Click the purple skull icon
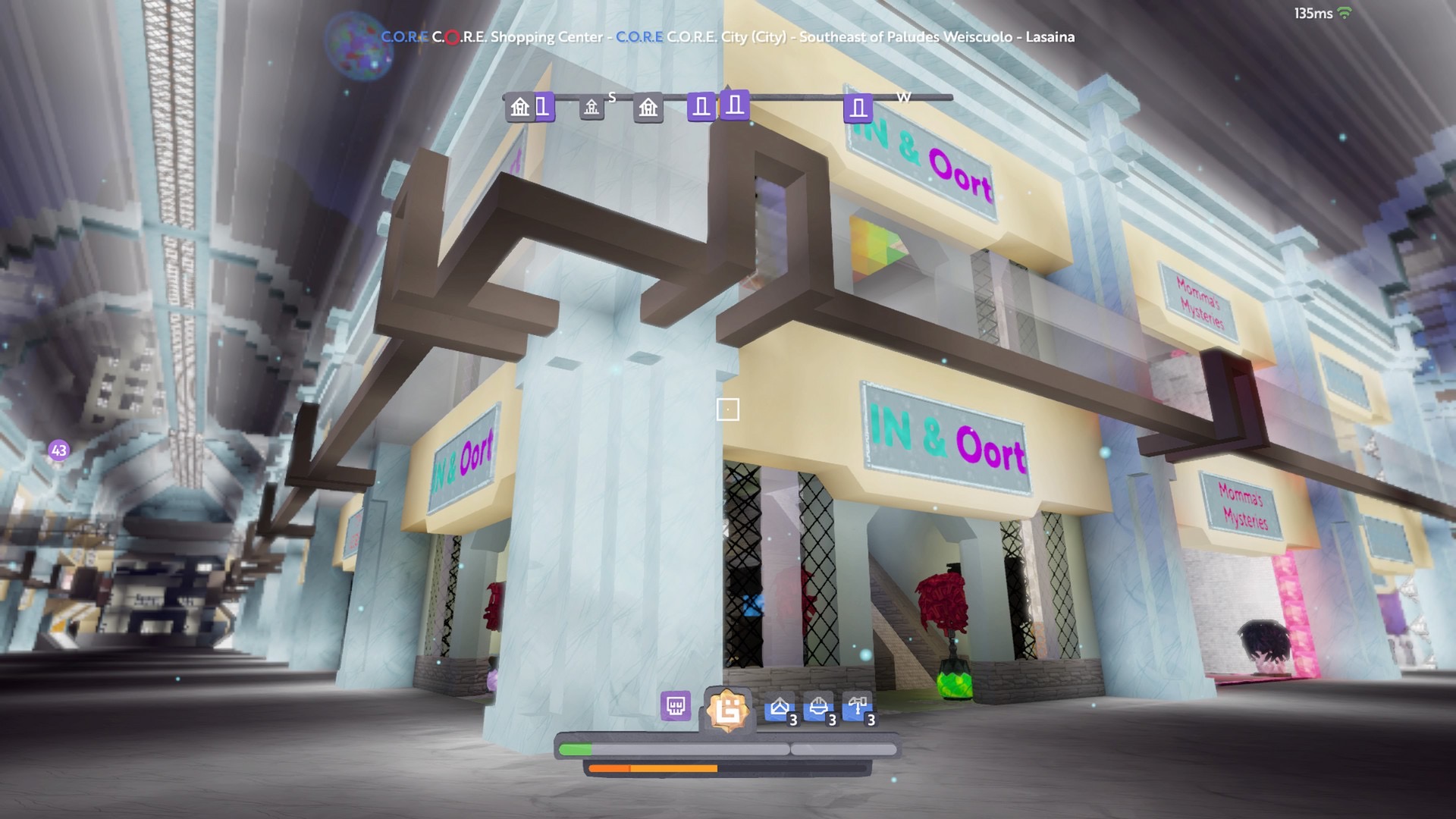The image size is (1456, 819). coord(675,706)
